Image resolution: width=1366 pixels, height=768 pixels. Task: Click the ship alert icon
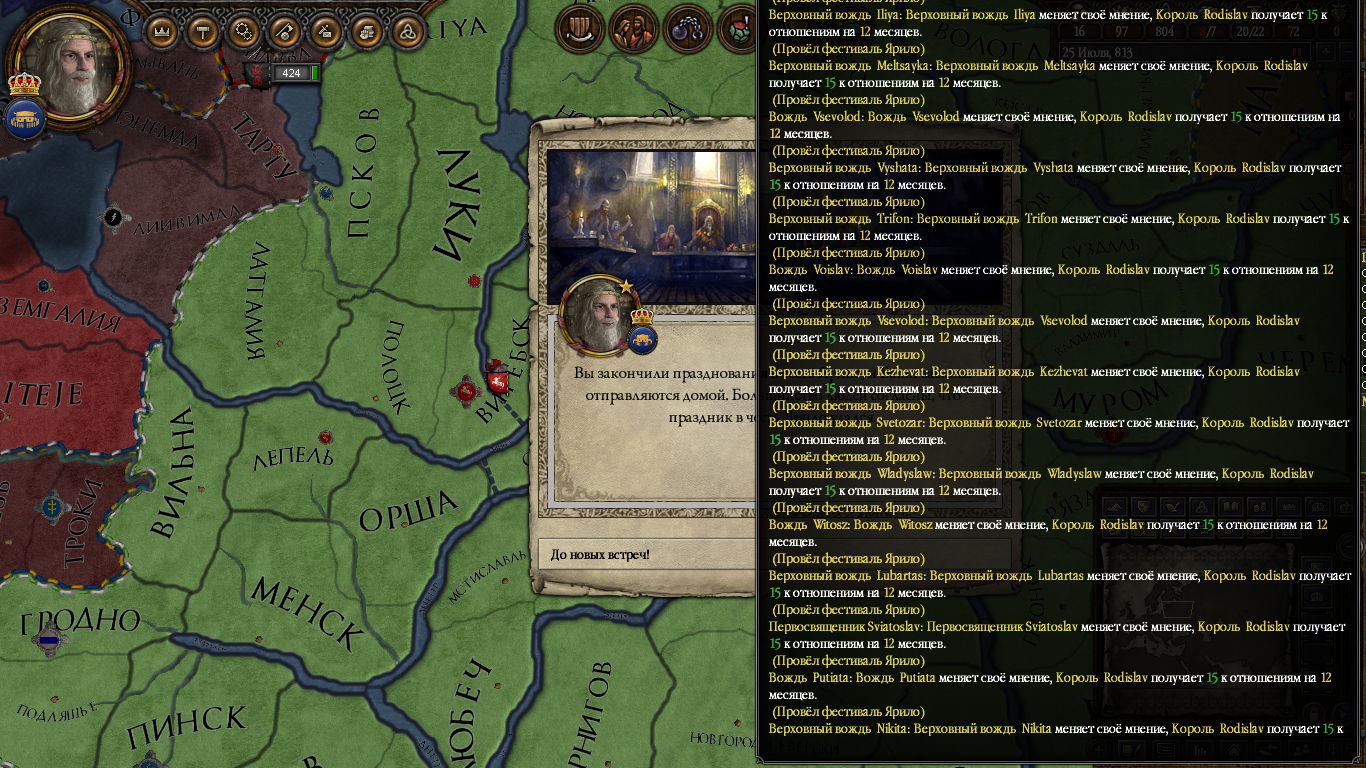tap(577, 30)
